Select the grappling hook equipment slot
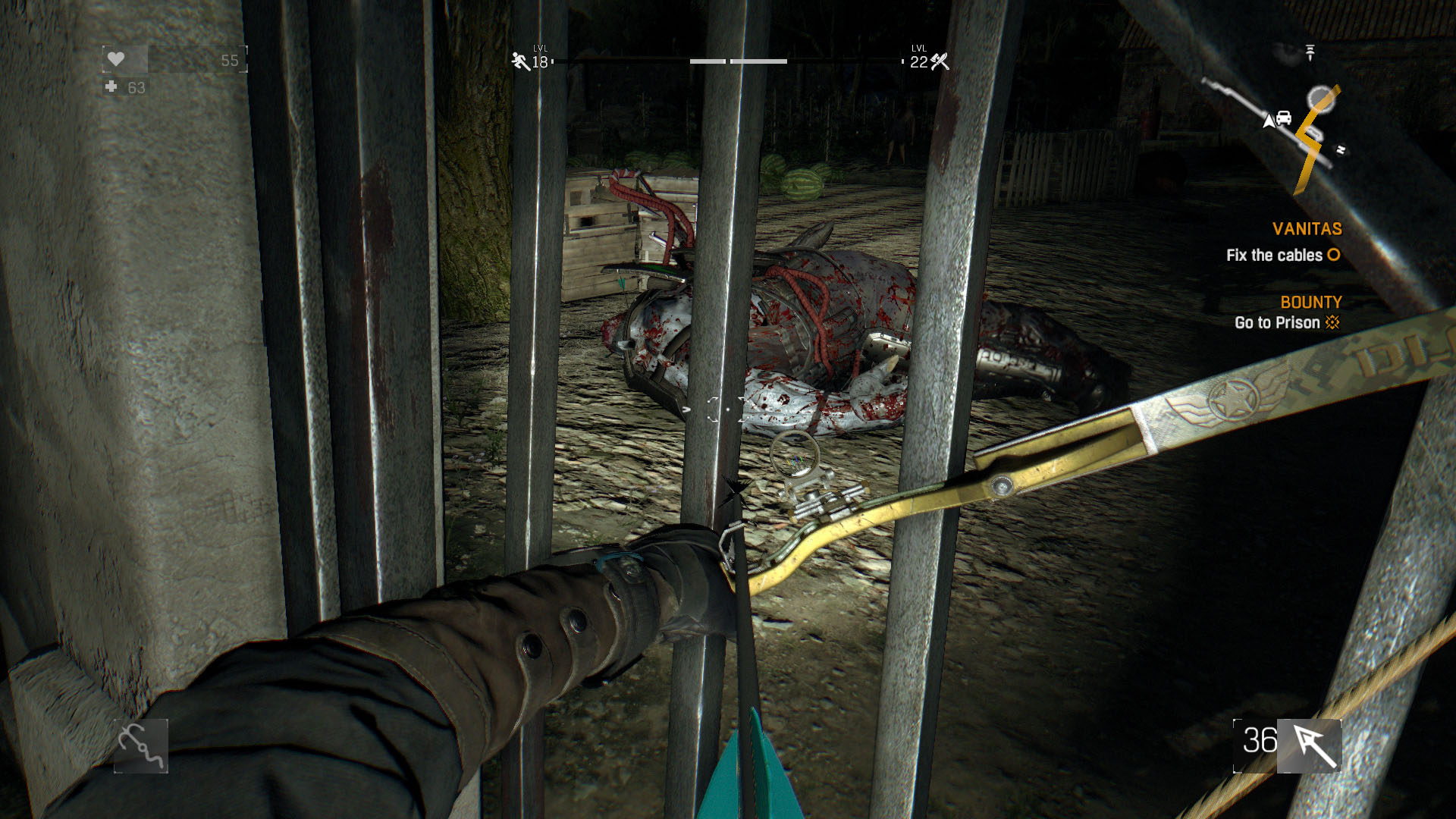This screenshot has height=819, width=1456. (141, 746)
